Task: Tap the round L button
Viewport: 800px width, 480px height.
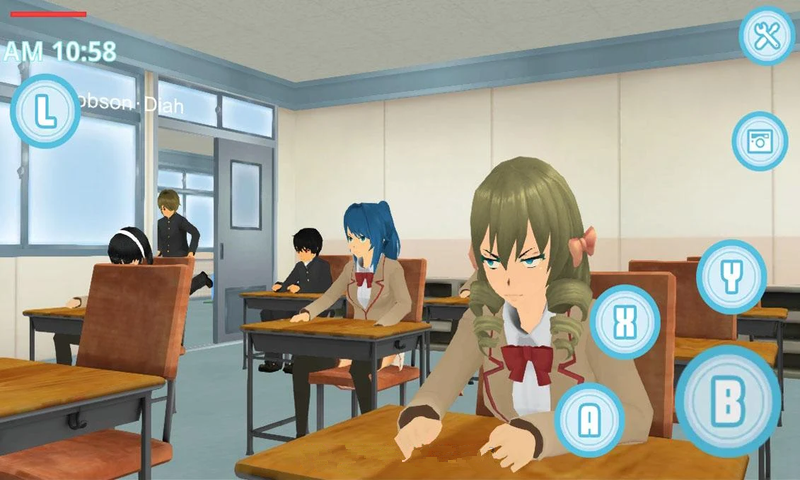Action: point(45,111)
